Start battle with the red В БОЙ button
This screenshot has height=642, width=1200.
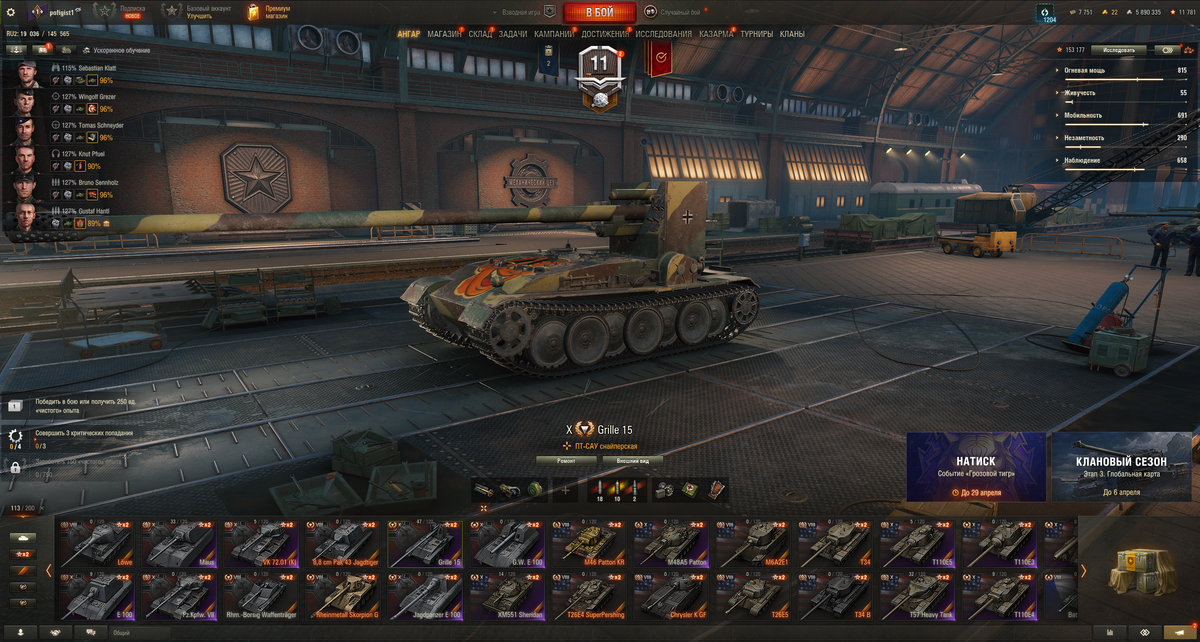pyautogui.click(x=599, y=12)
